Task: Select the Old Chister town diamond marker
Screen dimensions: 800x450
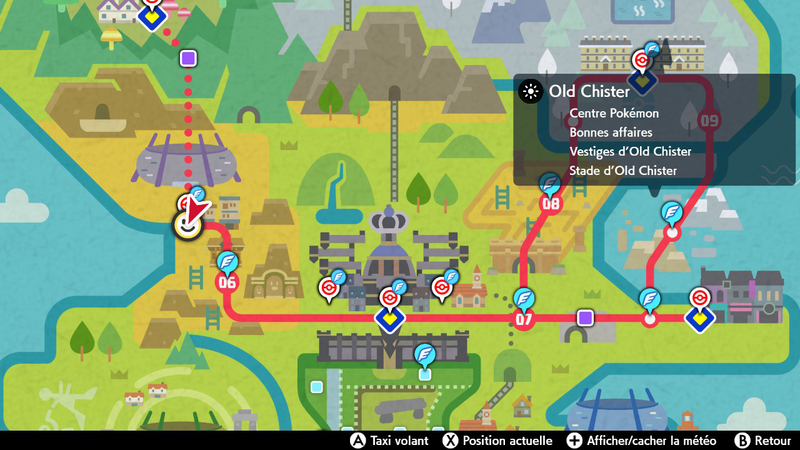Action: [x=641, y=77]
